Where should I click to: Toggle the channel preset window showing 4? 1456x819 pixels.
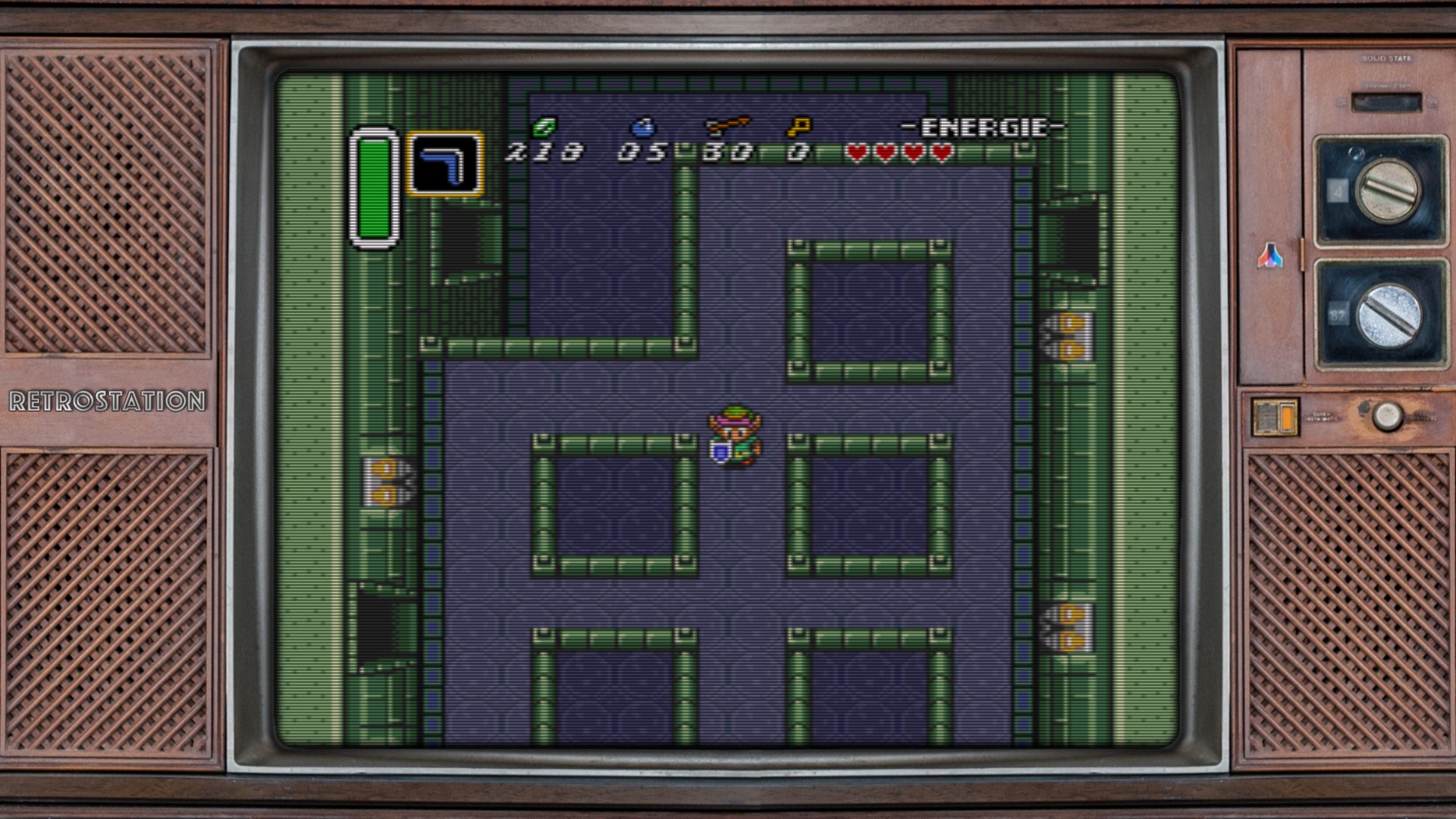pos(1337,190)
